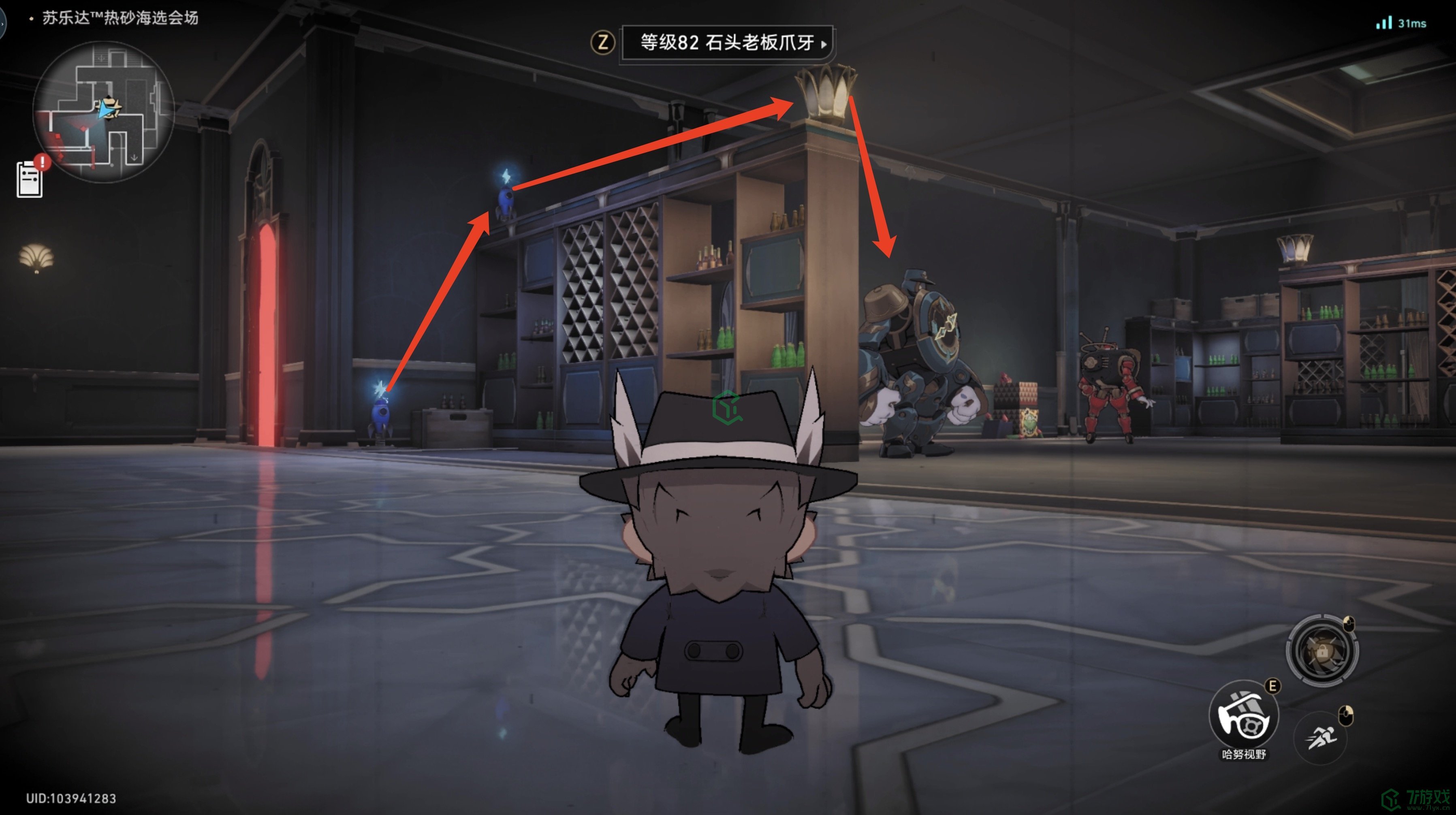
Task: Open the circular minimap
Action: click(103, 111)
